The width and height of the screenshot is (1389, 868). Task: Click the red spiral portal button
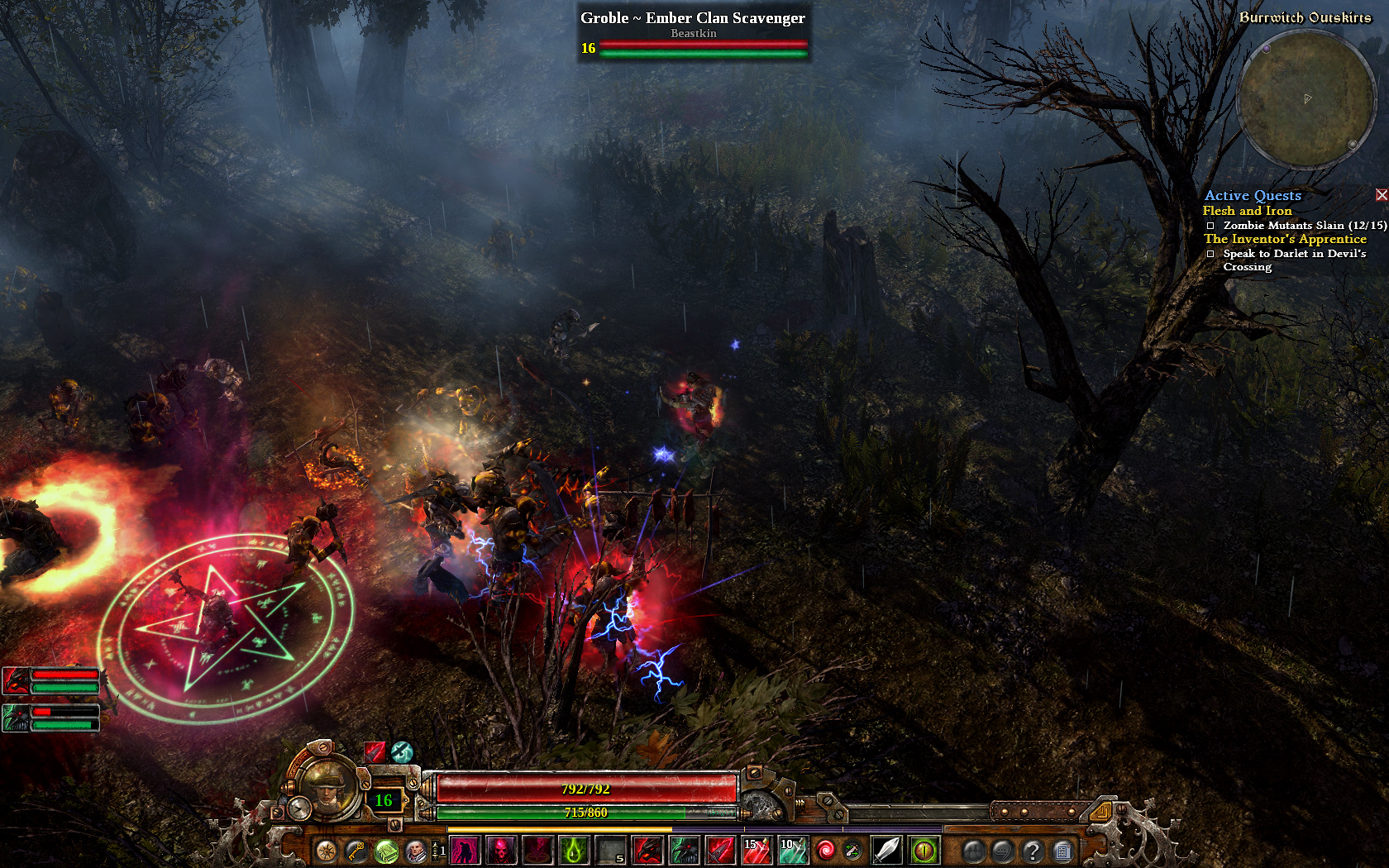(x=825, y=850)
